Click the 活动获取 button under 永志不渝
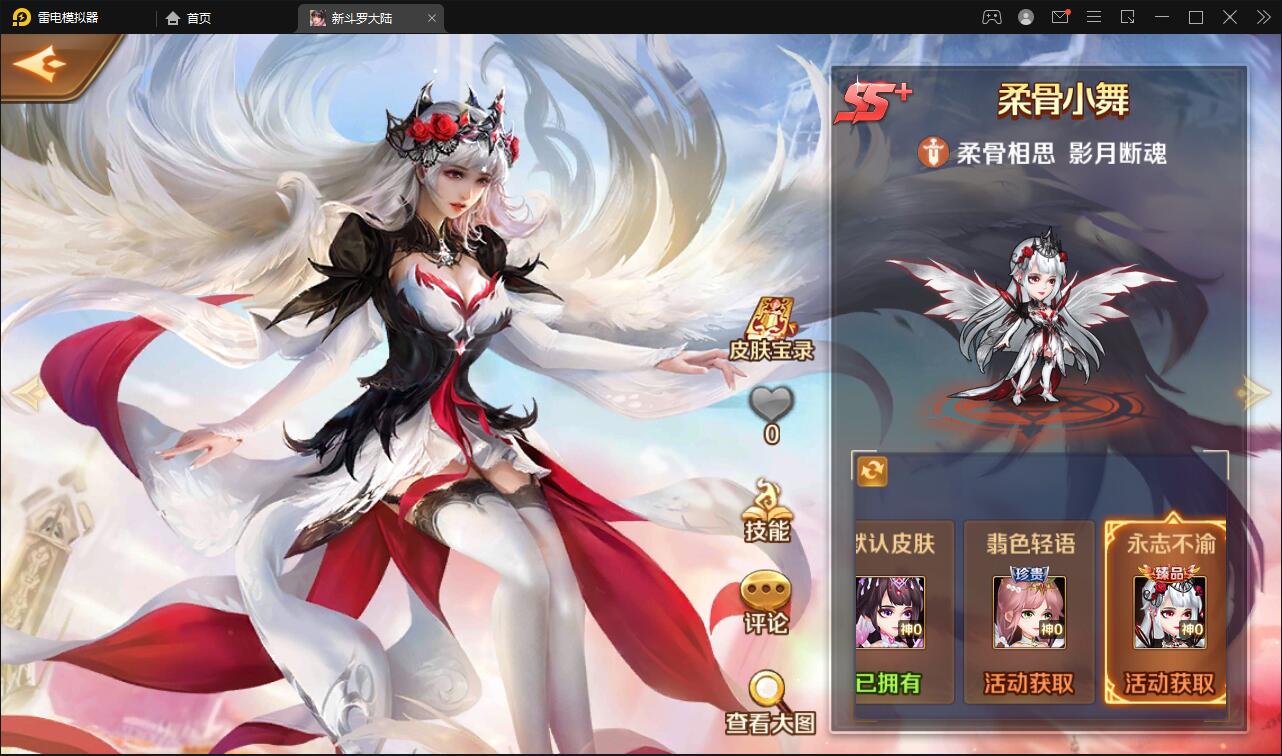The image size is (1282, 756). pos(1168,684)
